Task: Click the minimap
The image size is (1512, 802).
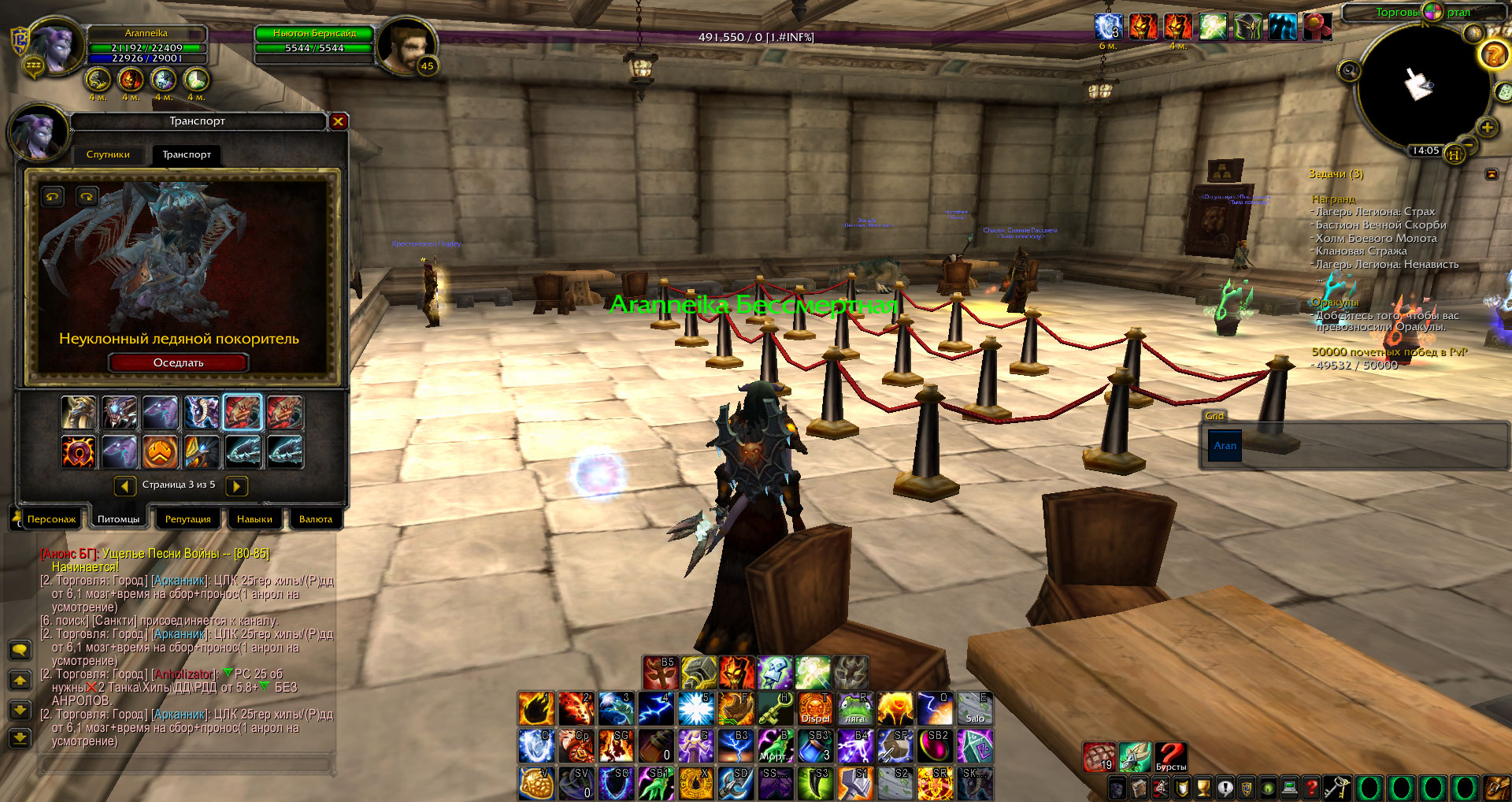Action: (x=1417, y=87)
